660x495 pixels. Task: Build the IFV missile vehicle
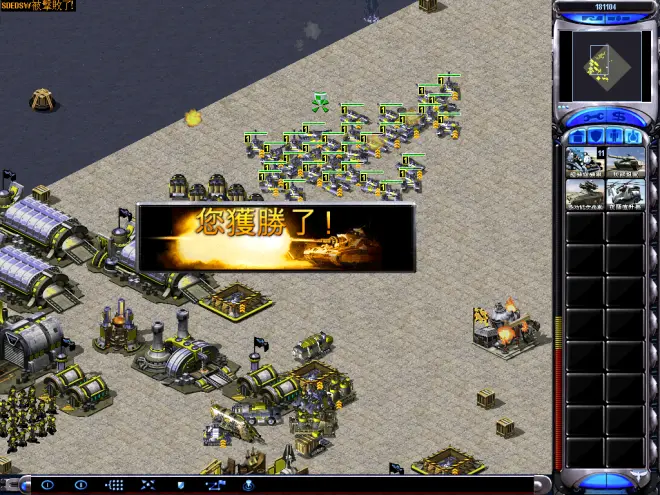[x=584, y=195]
